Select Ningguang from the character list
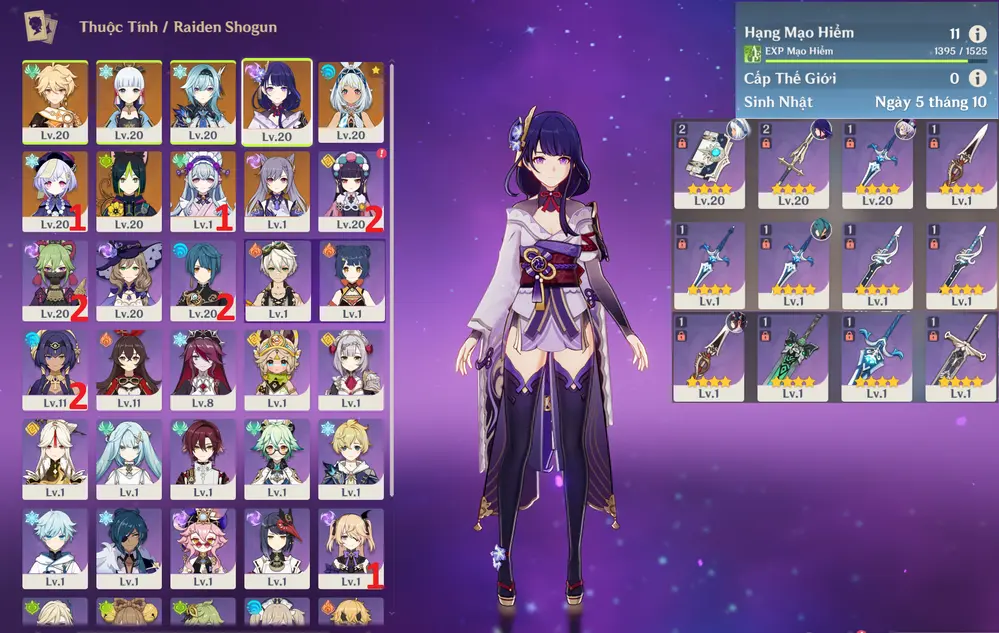Image resolution: width=999 pixels, height=633 pixels. pyautogui.click(x=55, y=458)
